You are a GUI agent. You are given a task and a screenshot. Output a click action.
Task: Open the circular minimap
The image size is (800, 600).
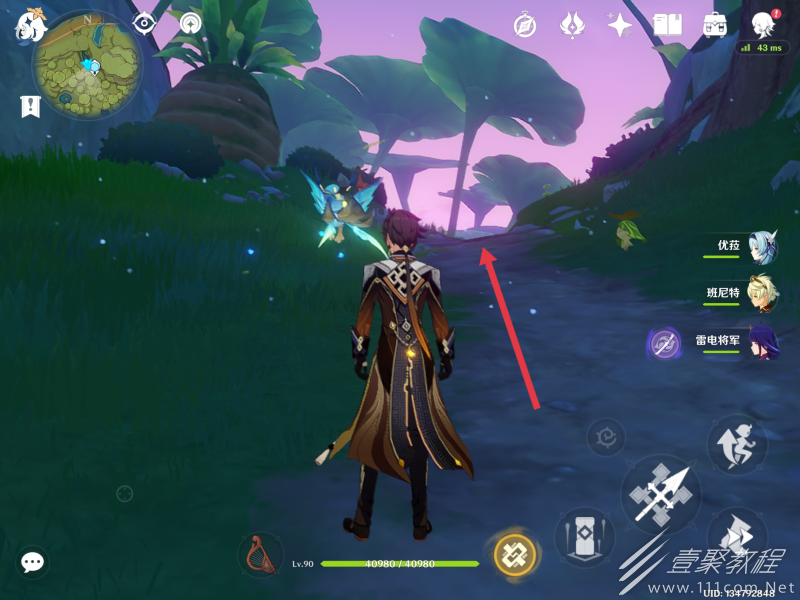[x=86, y=66]
